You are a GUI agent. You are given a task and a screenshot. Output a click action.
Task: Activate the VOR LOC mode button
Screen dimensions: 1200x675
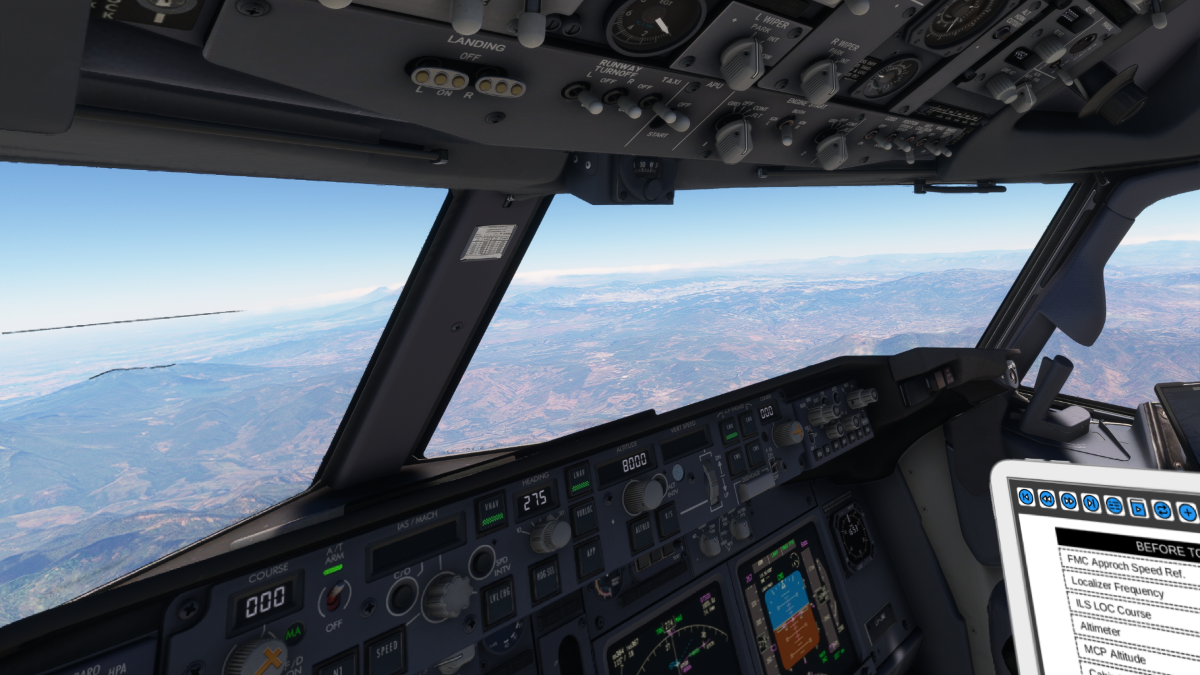coord(584,517)
